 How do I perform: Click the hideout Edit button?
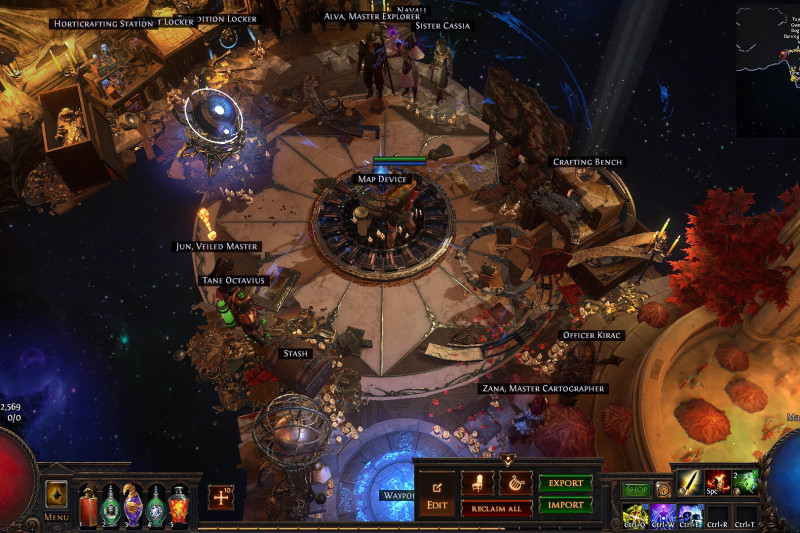436,494
